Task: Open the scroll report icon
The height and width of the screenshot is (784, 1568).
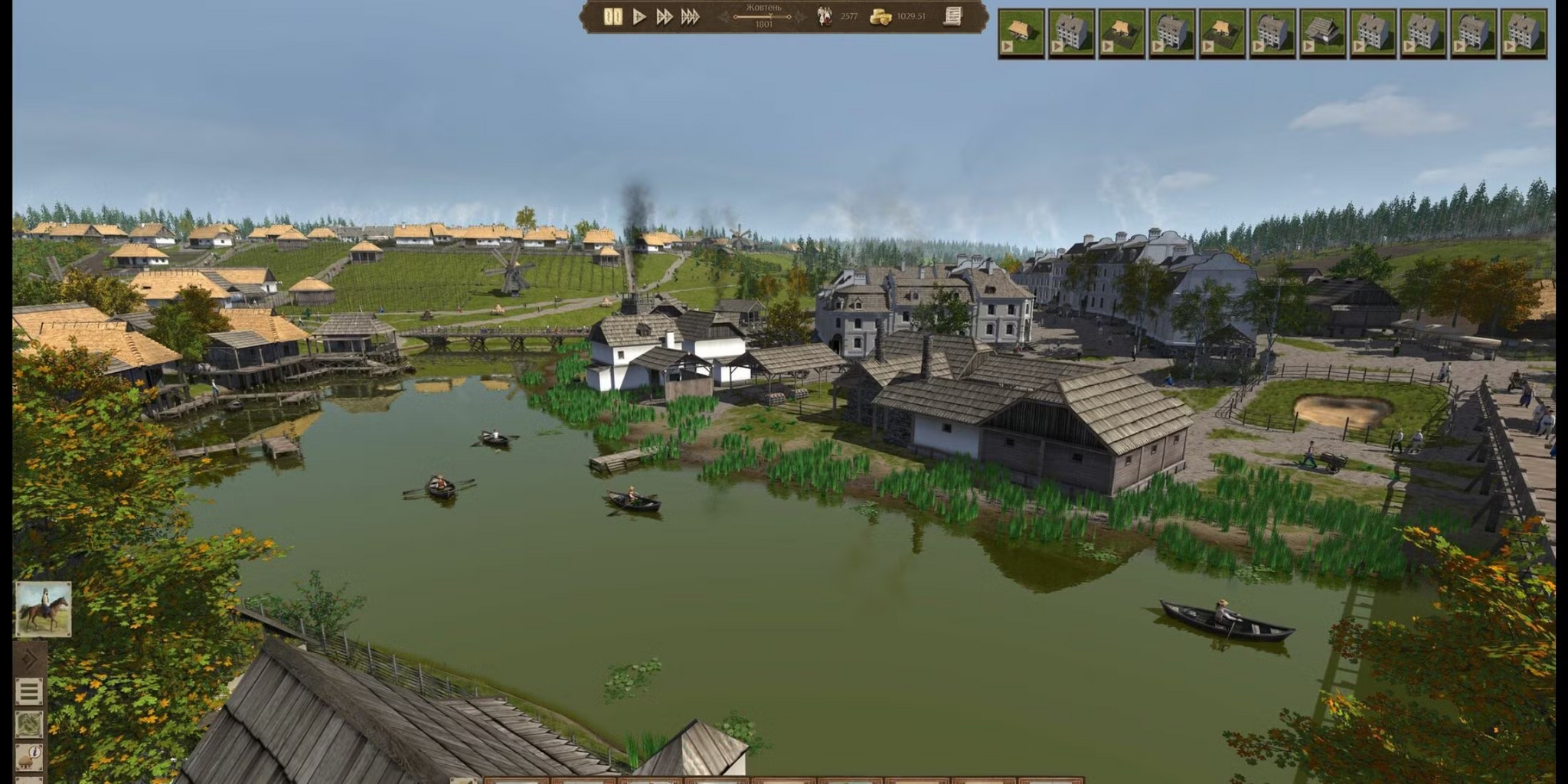Action: click(952, 16)
